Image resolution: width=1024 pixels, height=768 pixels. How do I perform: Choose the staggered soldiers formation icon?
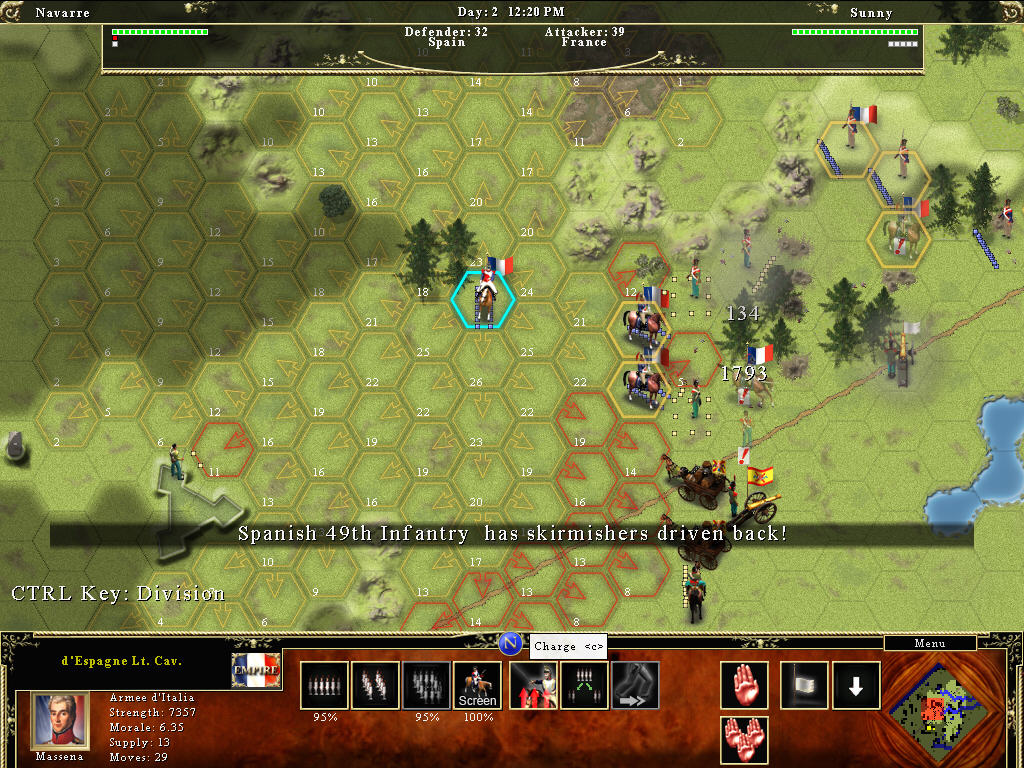click(x=375, y=685)
